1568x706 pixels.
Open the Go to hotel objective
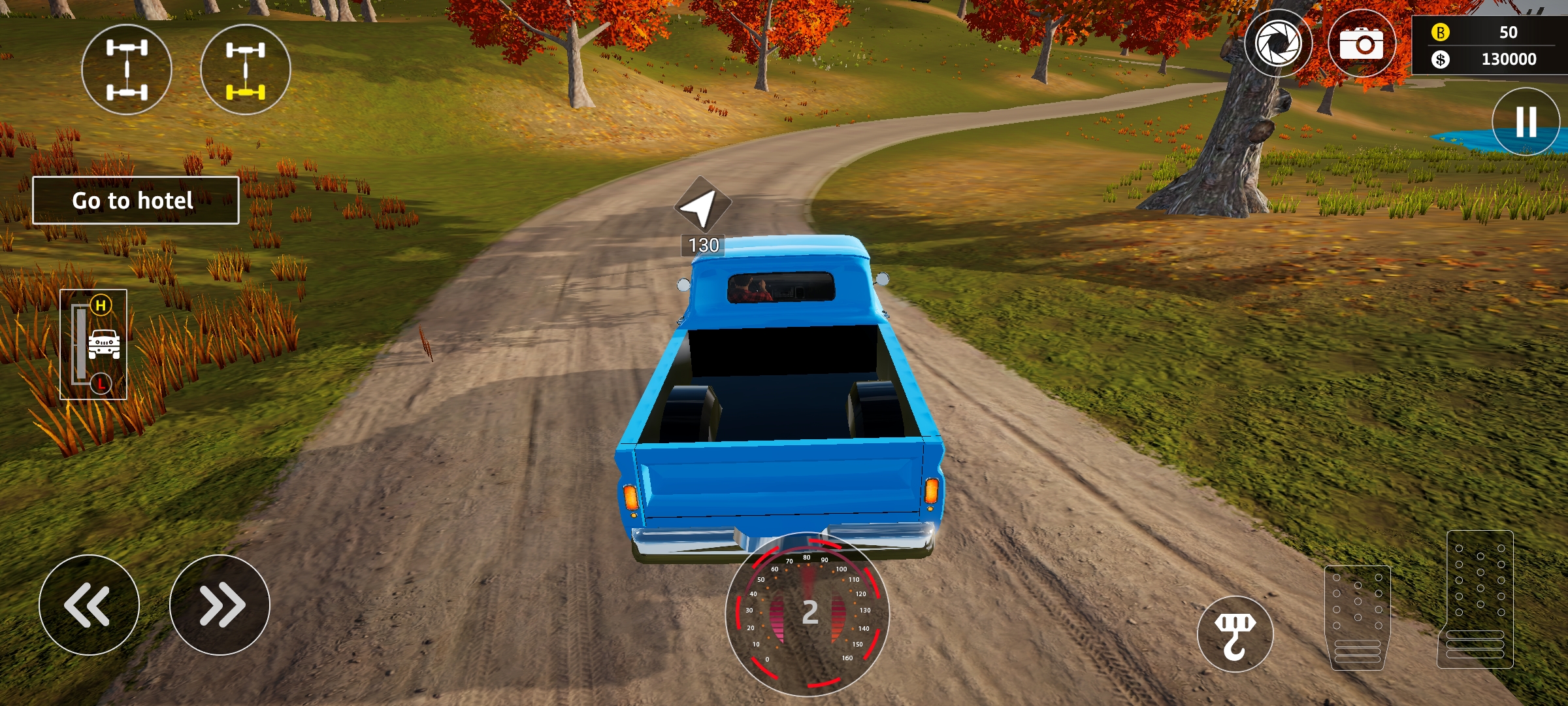coord(136,201)
